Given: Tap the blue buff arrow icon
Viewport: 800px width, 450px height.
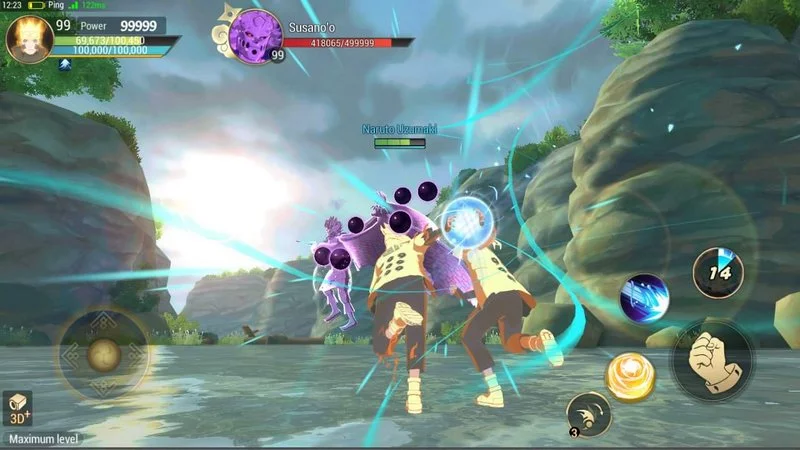Looking at the screenshot, I should click(65, 64).
